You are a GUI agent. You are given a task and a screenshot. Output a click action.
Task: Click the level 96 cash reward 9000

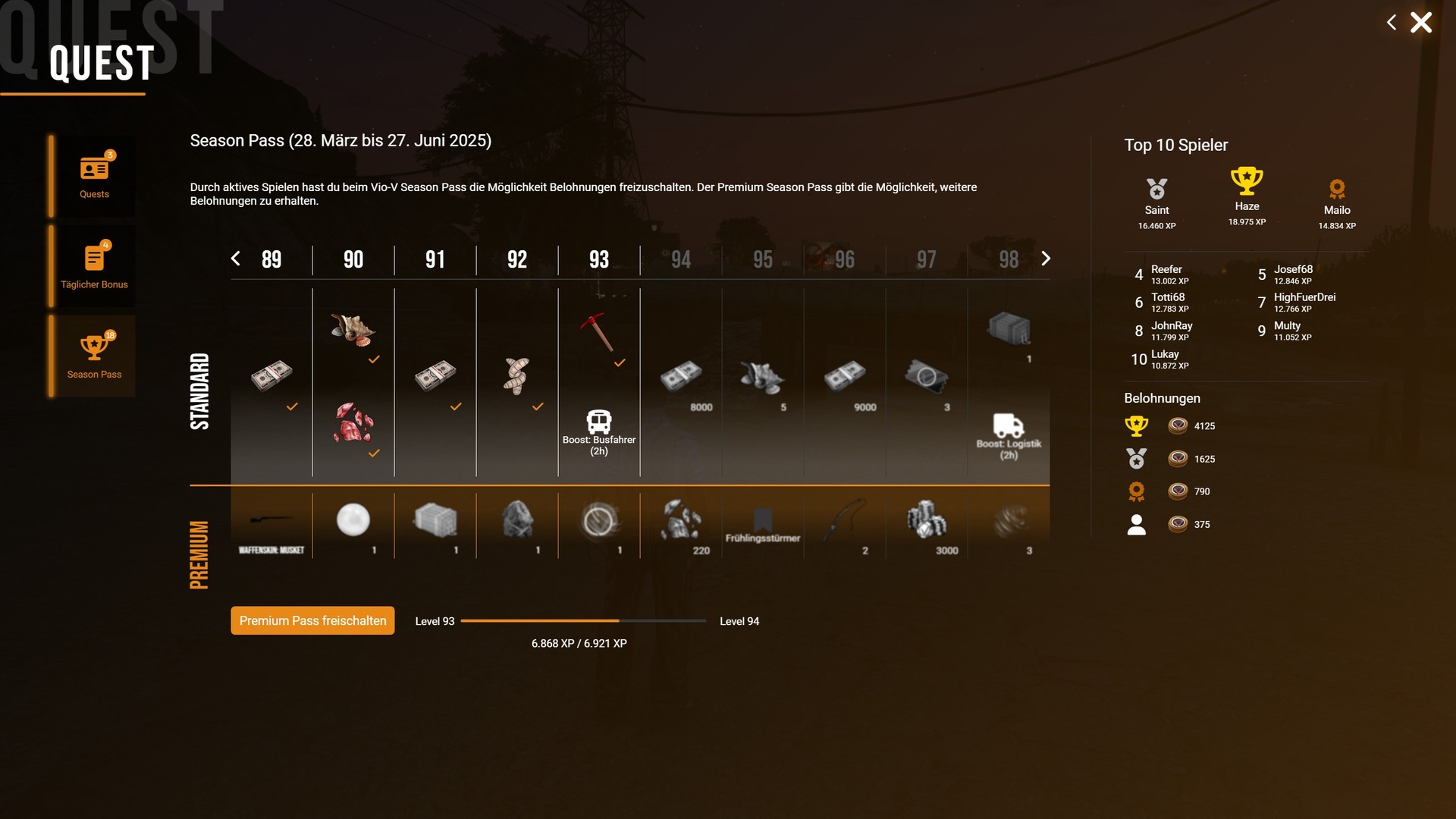click(x=845, y=376)
